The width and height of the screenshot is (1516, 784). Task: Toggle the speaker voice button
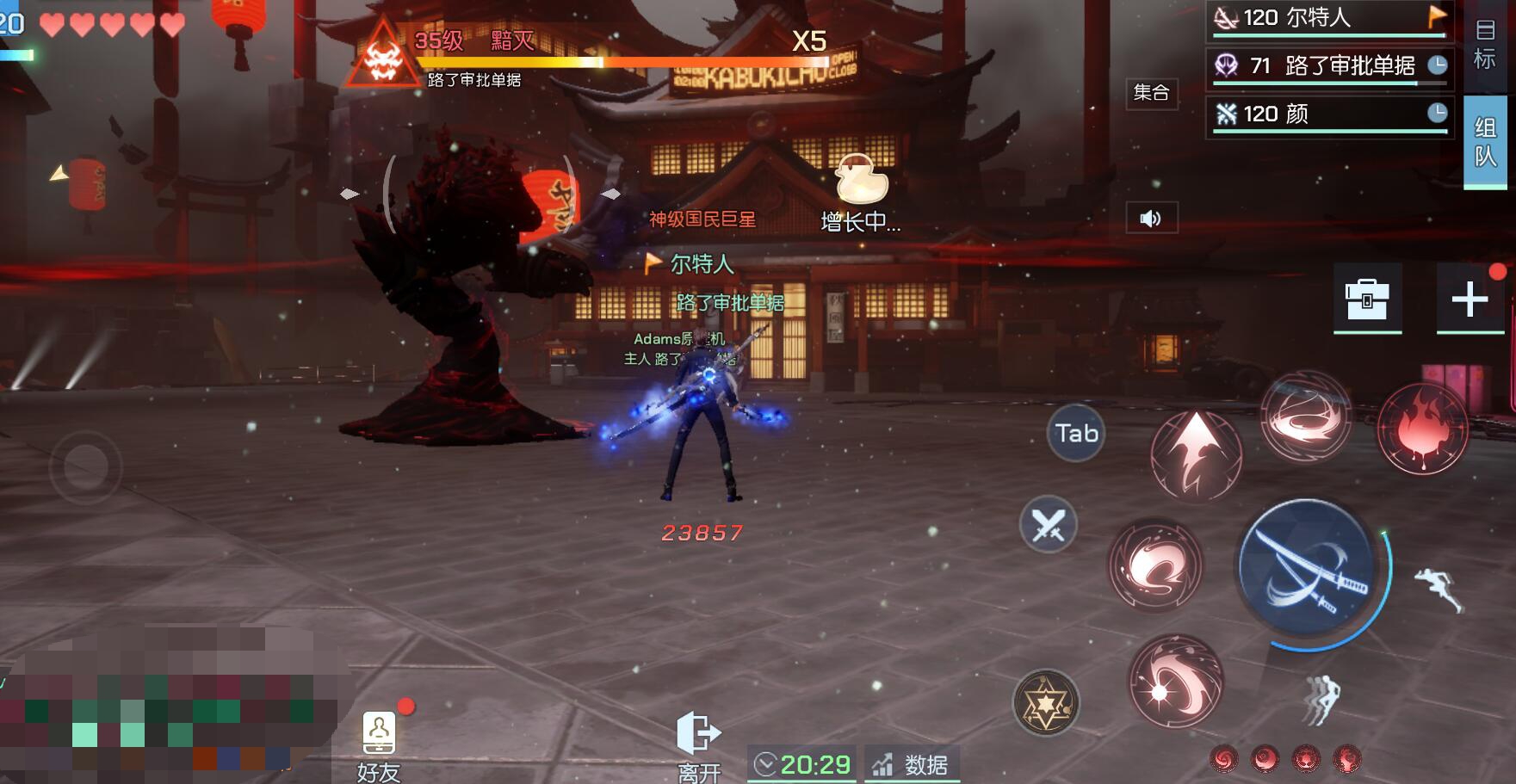[1151, 219]
